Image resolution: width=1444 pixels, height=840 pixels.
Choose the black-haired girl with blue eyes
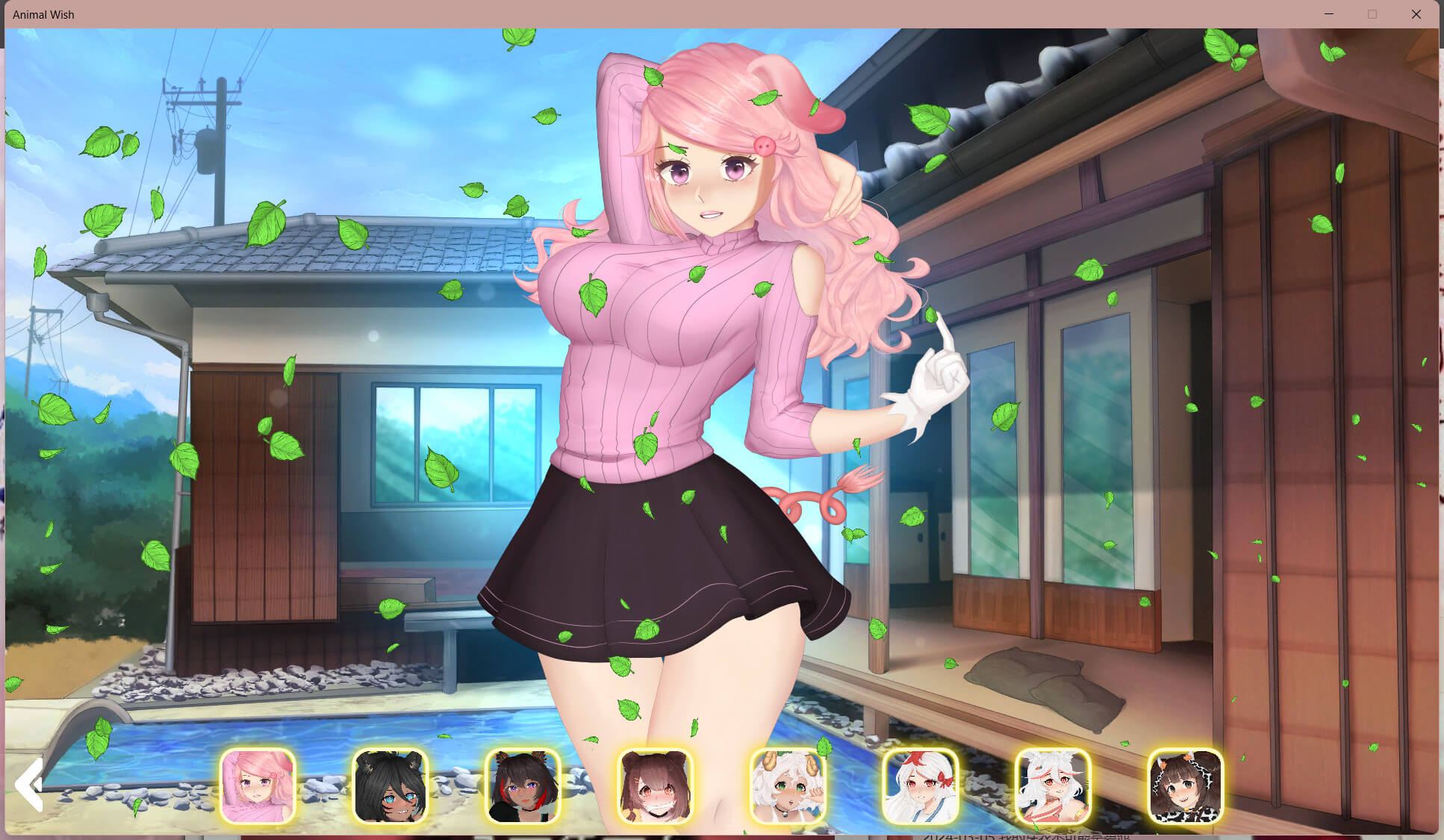(x=390, y=786)
